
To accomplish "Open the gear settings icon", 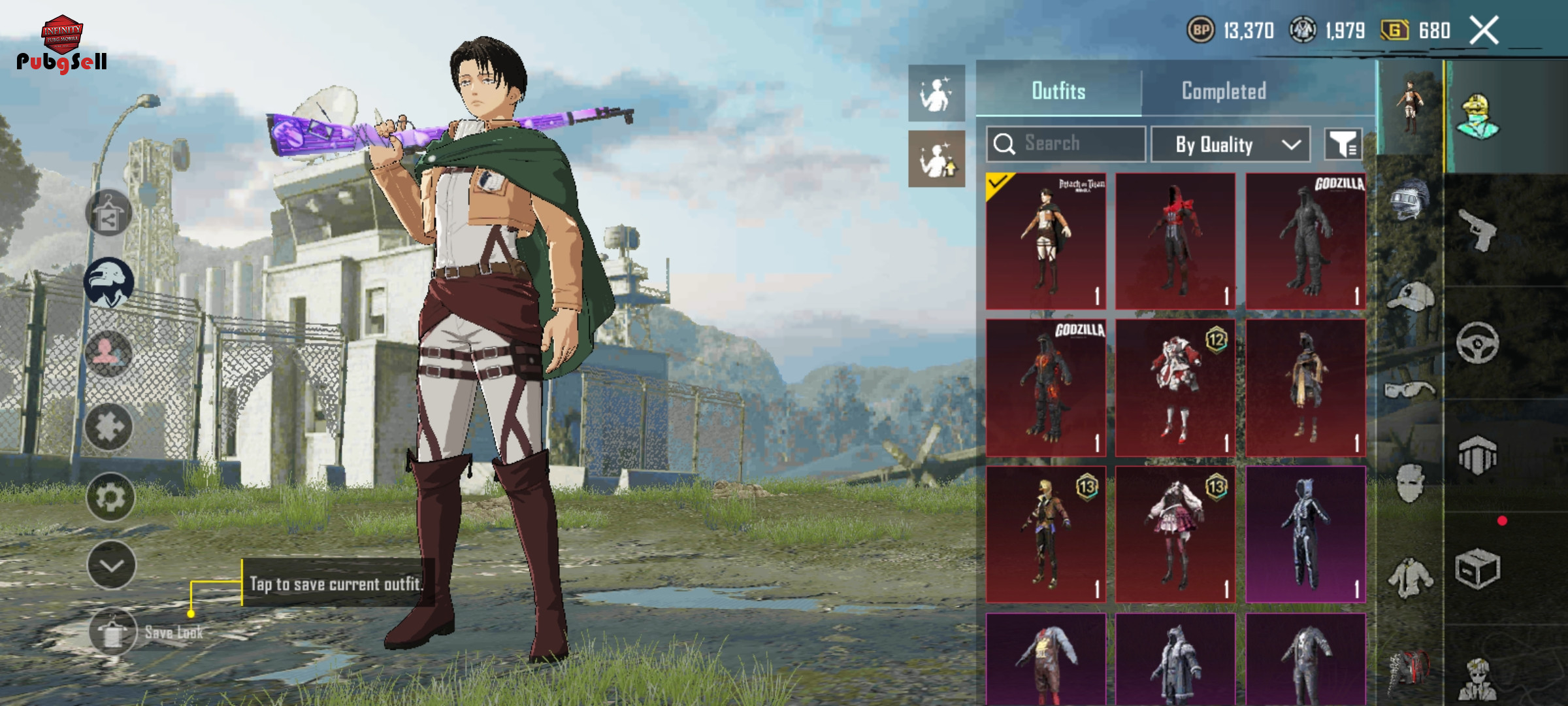I will [x=110, y=497].
